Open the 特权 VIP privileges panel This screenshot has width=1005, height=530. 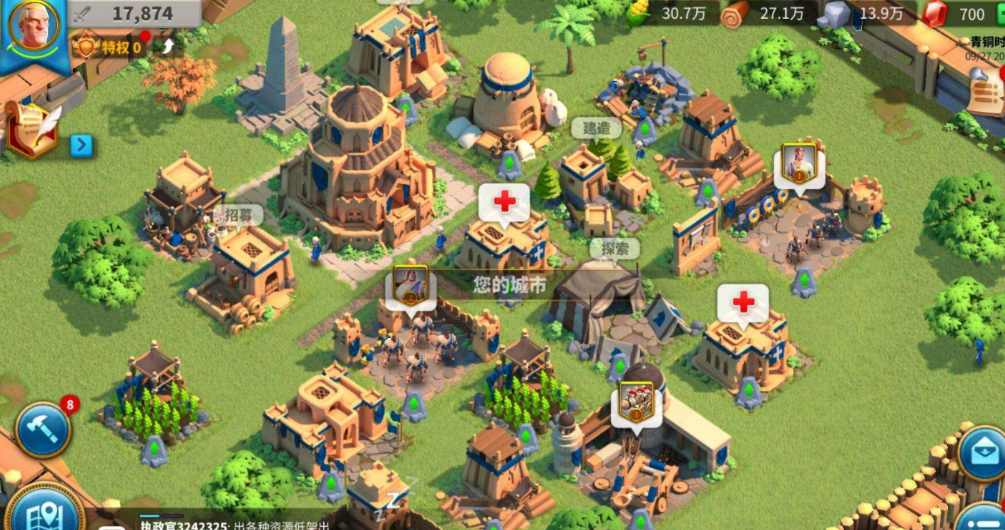click(x=112, y=47)
